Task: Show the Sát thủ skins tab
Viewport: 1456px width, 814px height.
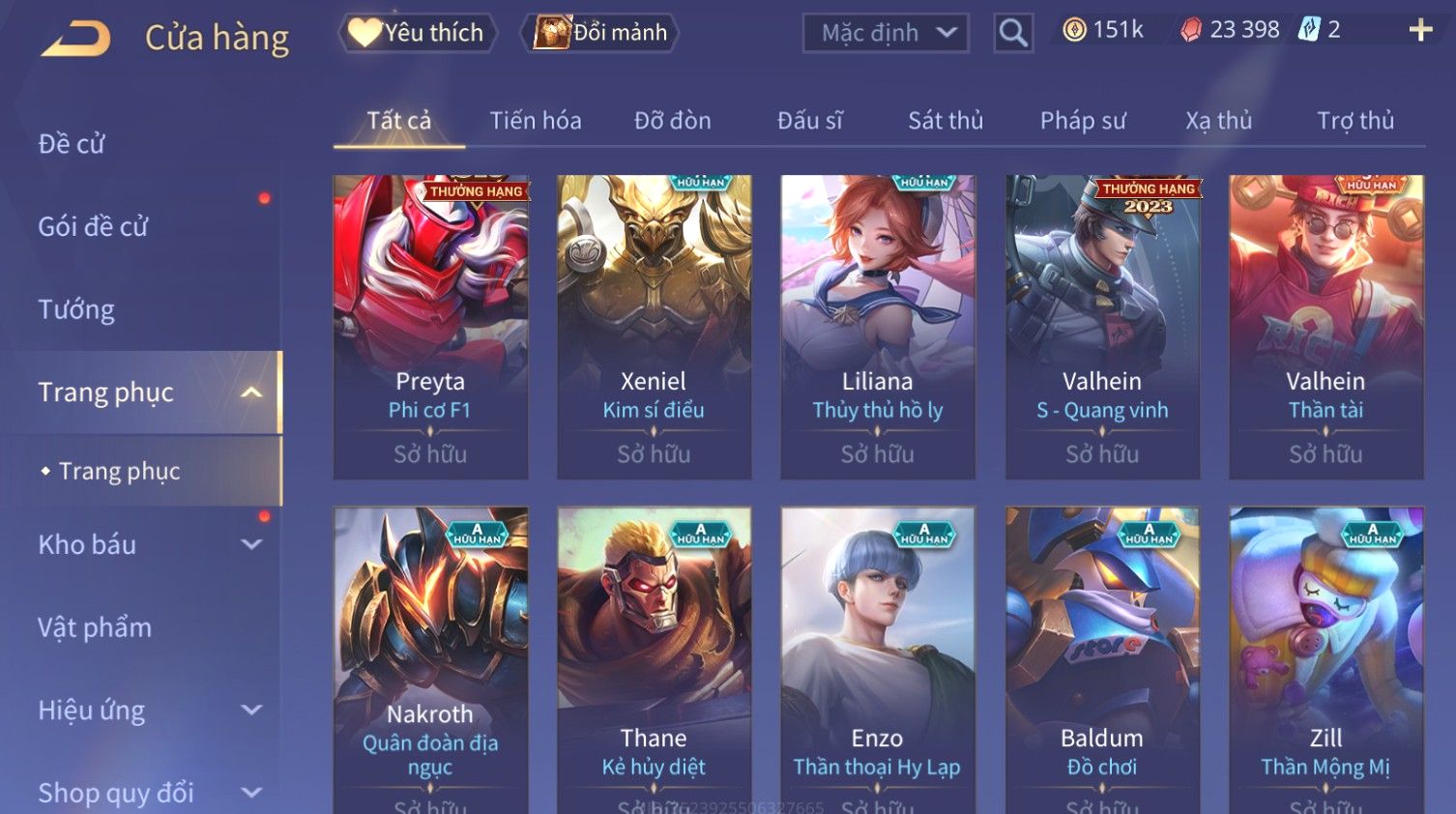Action: (945, 121)
